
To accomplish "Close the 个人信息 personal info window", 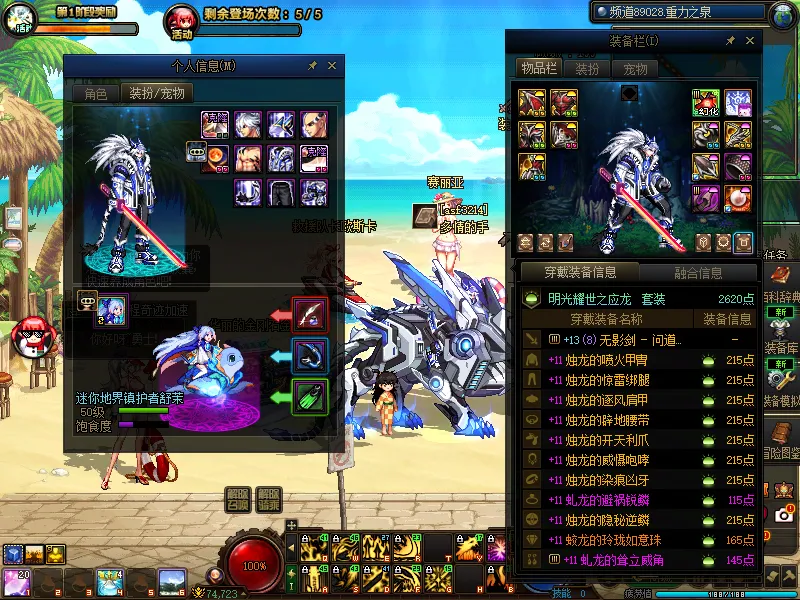I will [x=332, y=66].
